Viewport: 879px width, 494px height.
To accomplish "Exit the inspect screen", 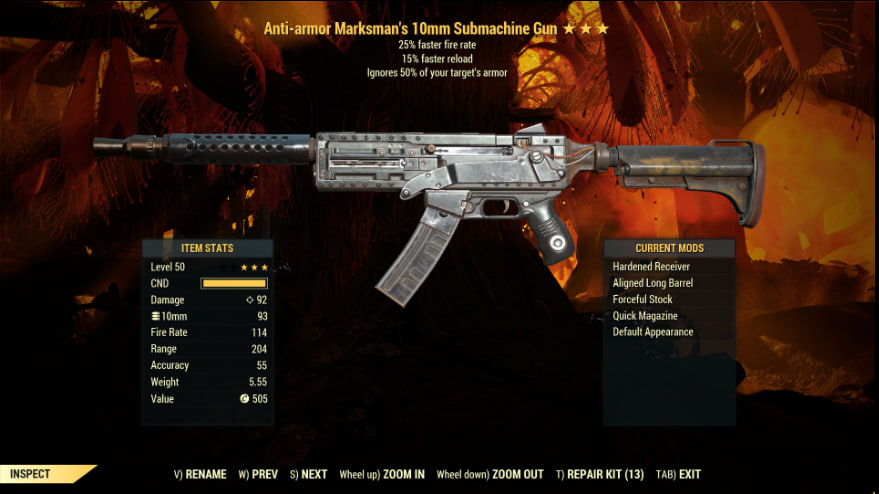I will click(678, 474).
